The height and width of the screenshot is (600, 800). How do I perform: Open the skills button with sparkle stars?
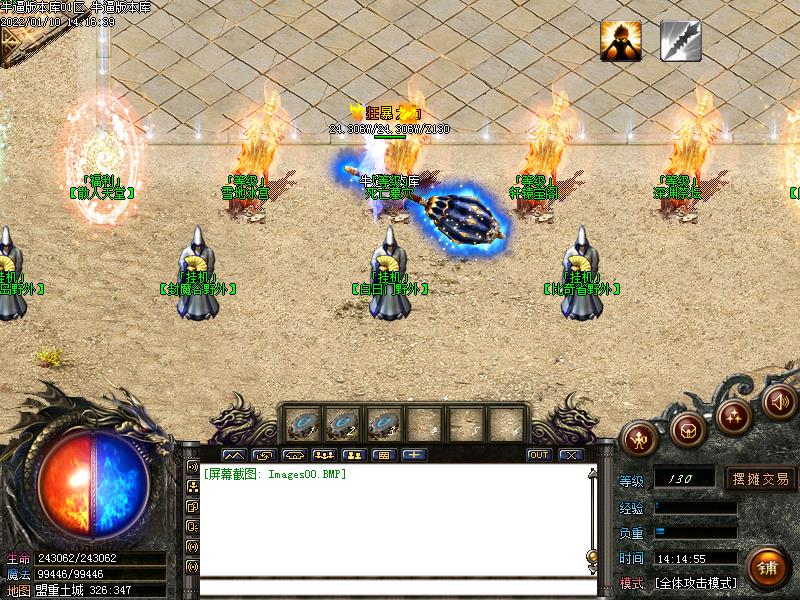point(734,416)
